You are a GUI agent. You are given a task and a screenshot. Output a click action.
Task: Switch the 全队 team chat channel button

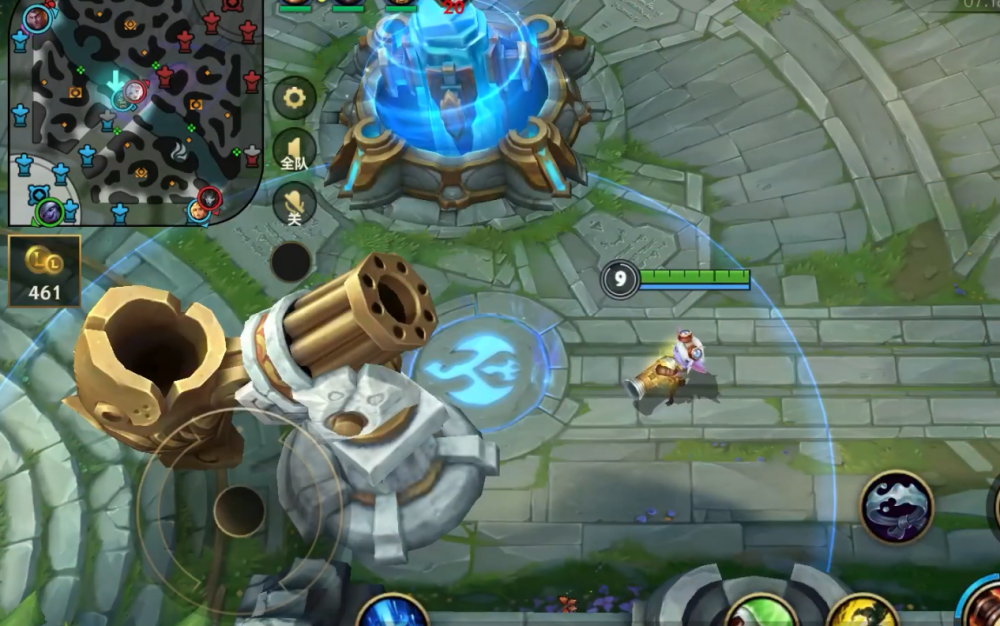[x=294, y=150]
